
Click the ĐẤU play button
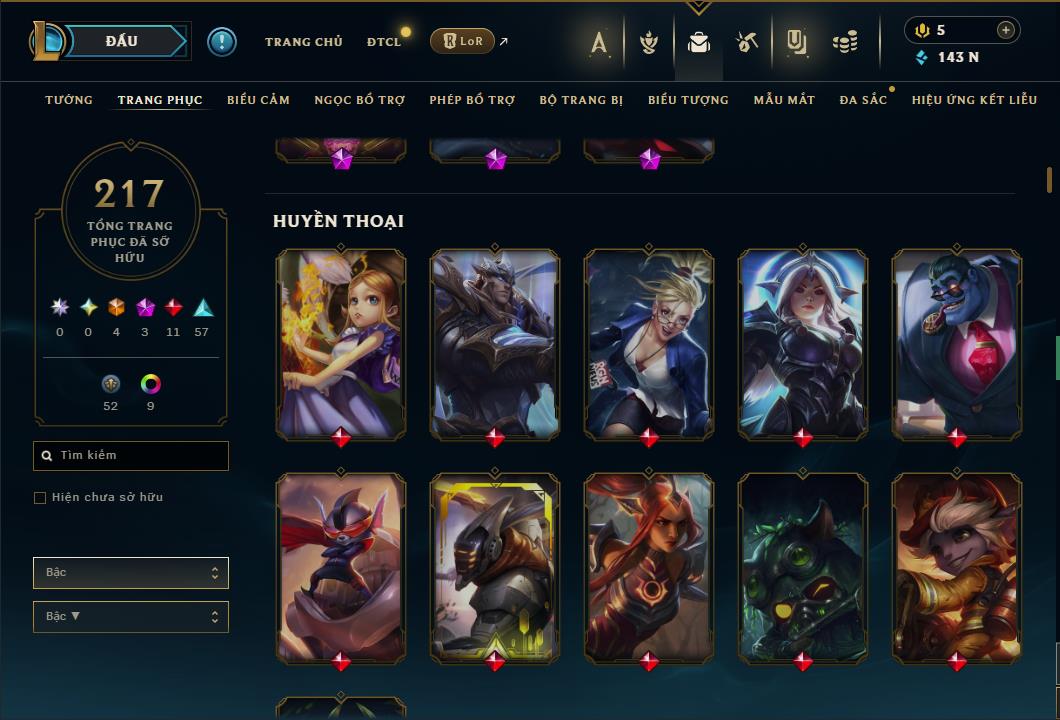[120, 41]
